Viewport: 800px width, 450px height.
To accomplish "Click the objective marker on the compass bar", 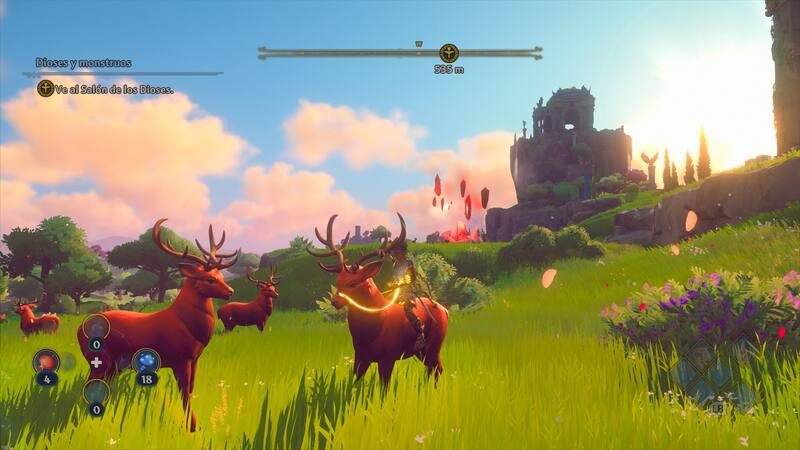I will point(449,53).
